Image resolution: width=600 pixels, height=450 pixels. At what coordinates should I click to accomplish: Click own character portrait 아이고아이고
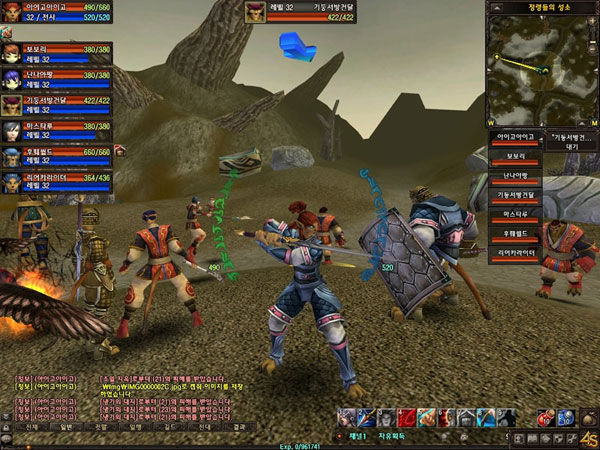coord(13,13)
